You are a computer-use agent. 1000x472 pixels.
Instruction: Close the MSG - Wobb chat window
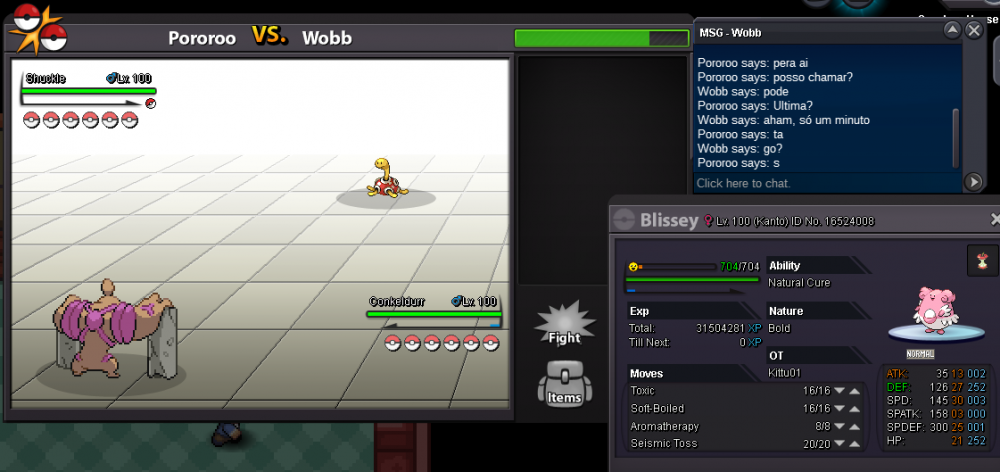[x=974, y=31]
